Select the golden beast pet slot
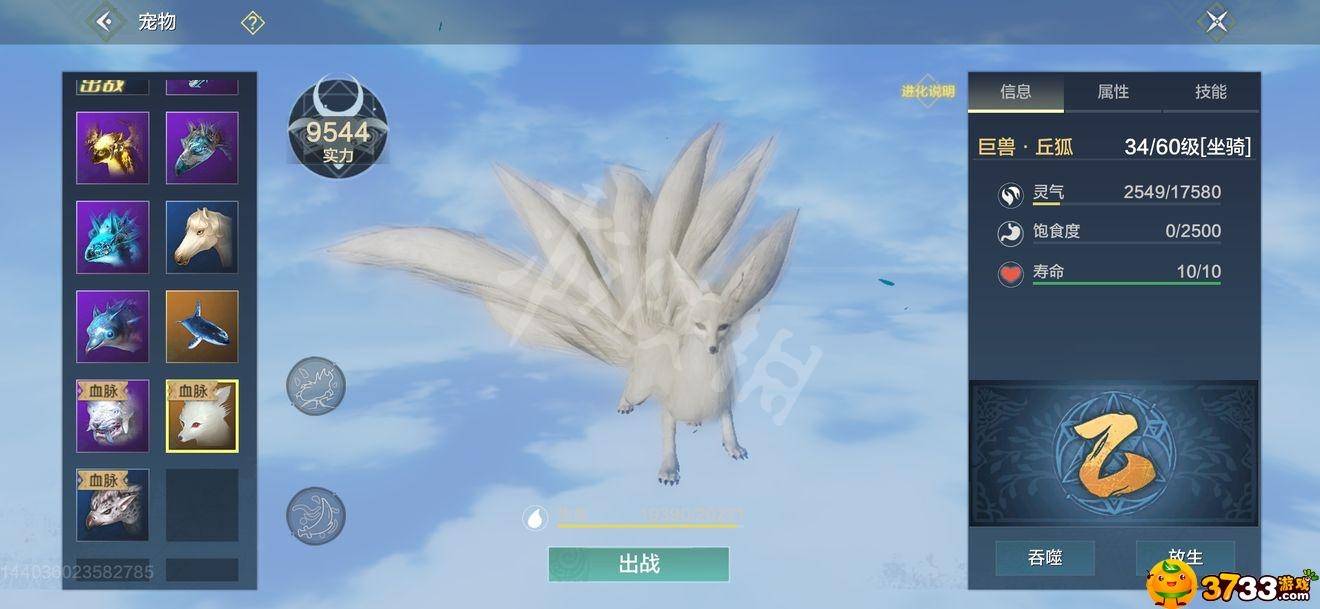 click(x=113, y=148)
